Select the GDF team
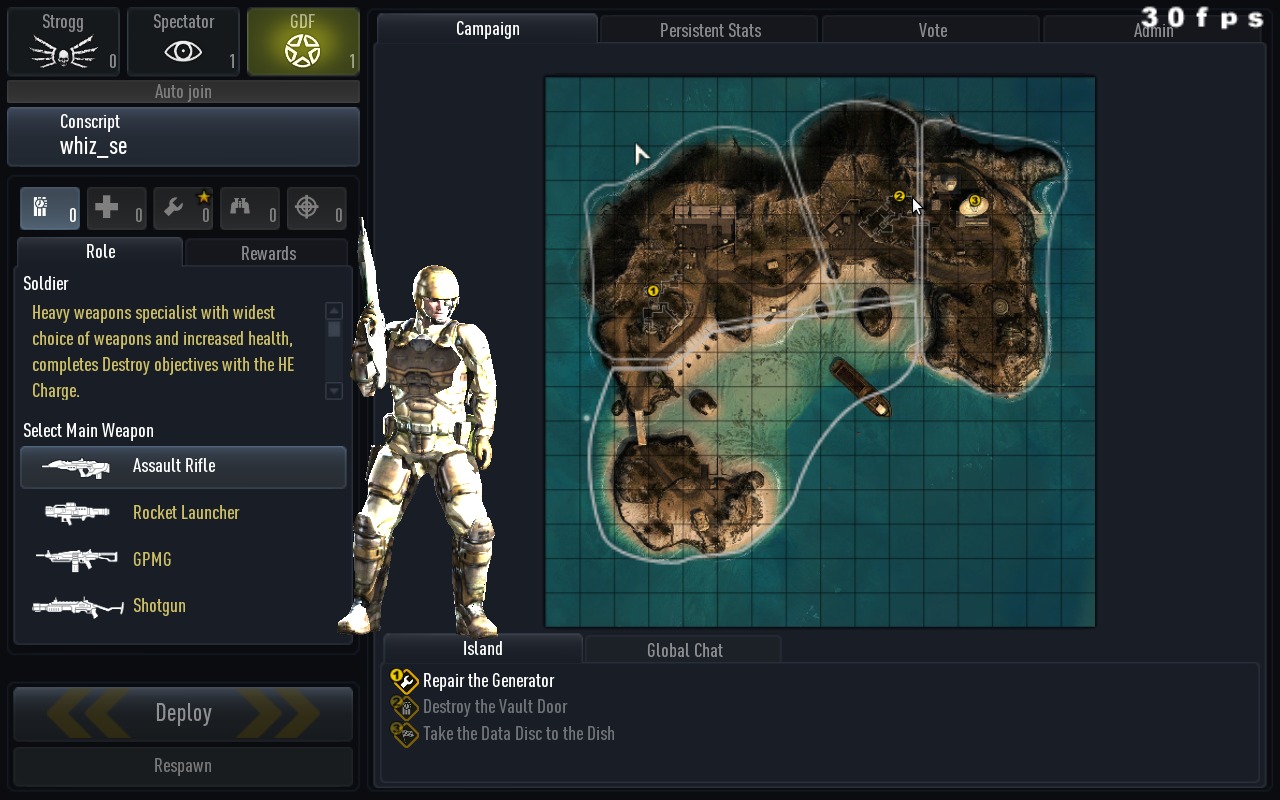1280x800 pixels. coord(303,42)
